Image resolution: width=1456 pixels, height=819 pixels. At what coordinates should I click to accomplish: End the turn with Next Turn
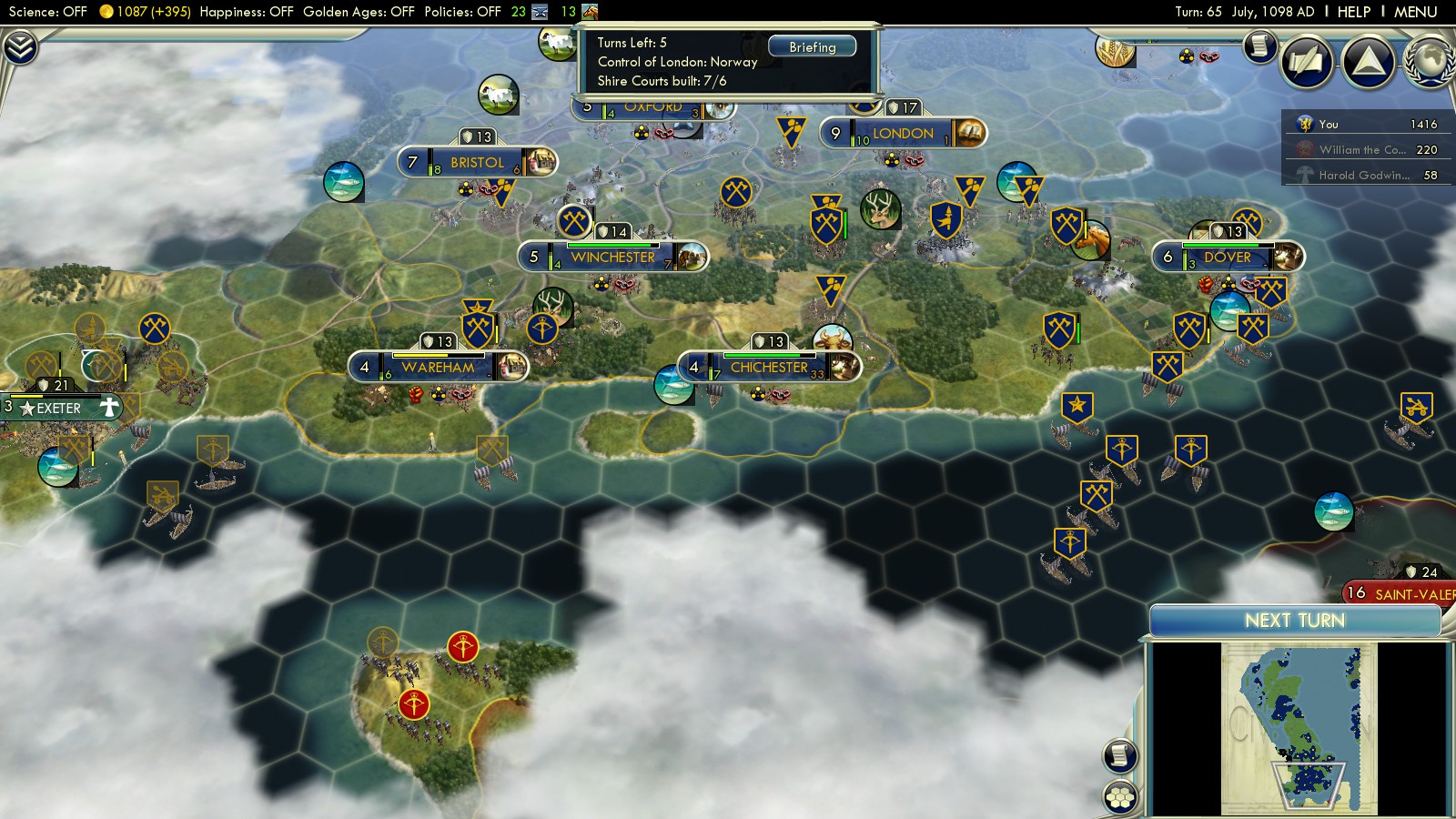pos(1294,621)
